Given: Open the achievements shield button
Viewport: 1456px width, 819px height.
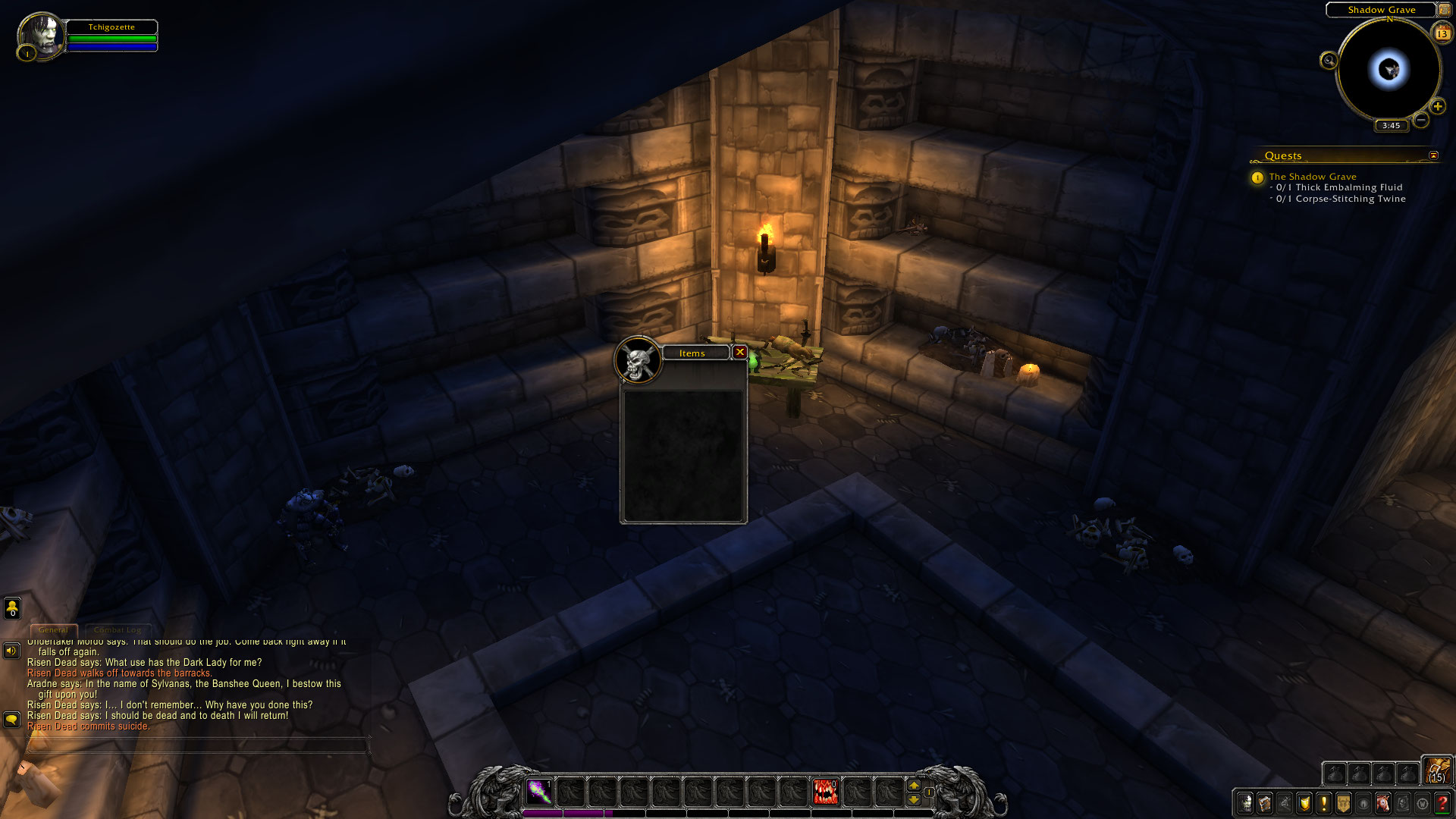Looking at the screenshot, I should coord(1304,803).
